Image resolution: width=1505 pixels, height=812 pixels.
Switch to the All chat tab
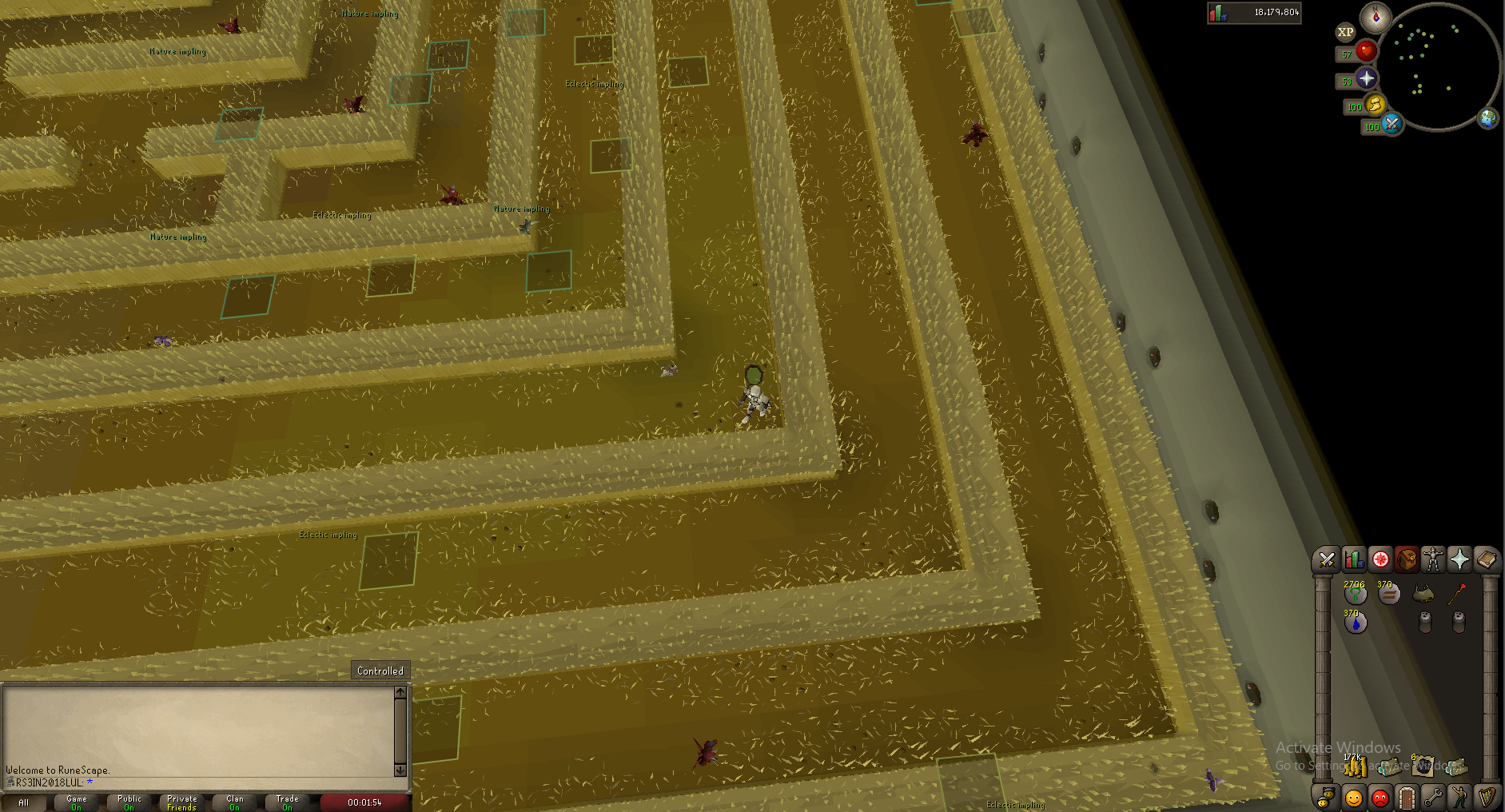click(26, 802)
